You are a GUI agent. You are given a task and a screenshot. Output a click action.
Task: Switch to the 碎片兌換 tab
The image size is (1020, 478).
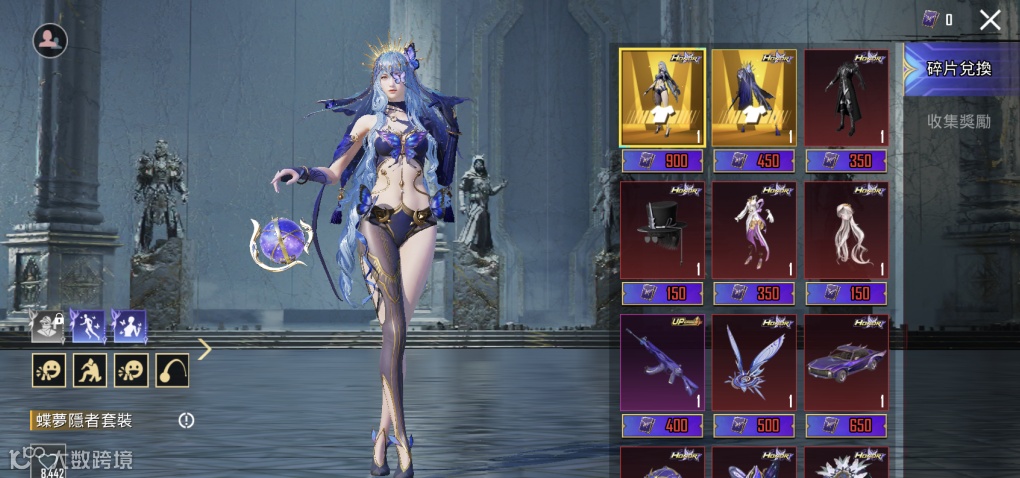958,69
